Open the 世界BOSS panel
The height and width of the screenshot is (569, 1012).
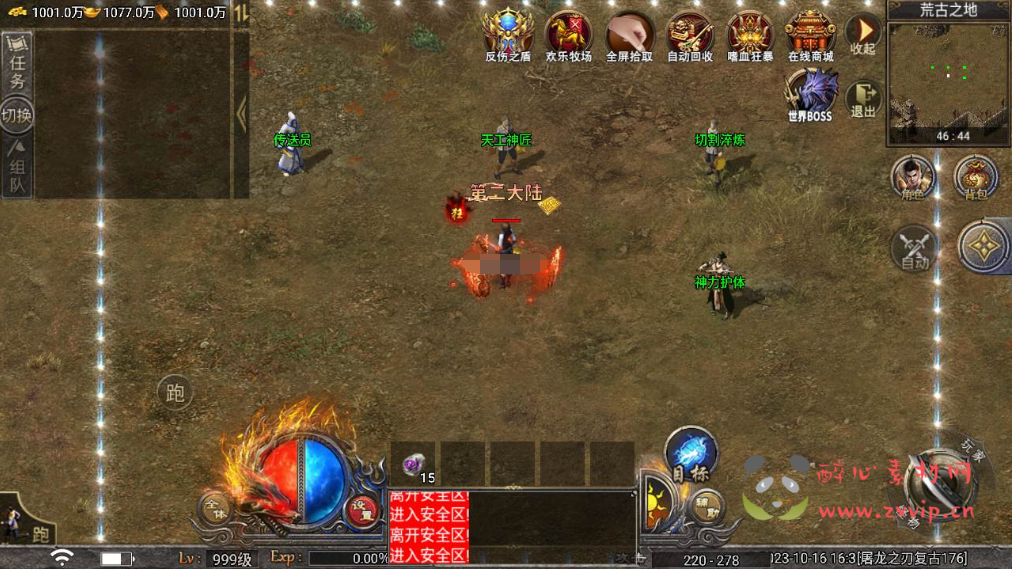810,94
